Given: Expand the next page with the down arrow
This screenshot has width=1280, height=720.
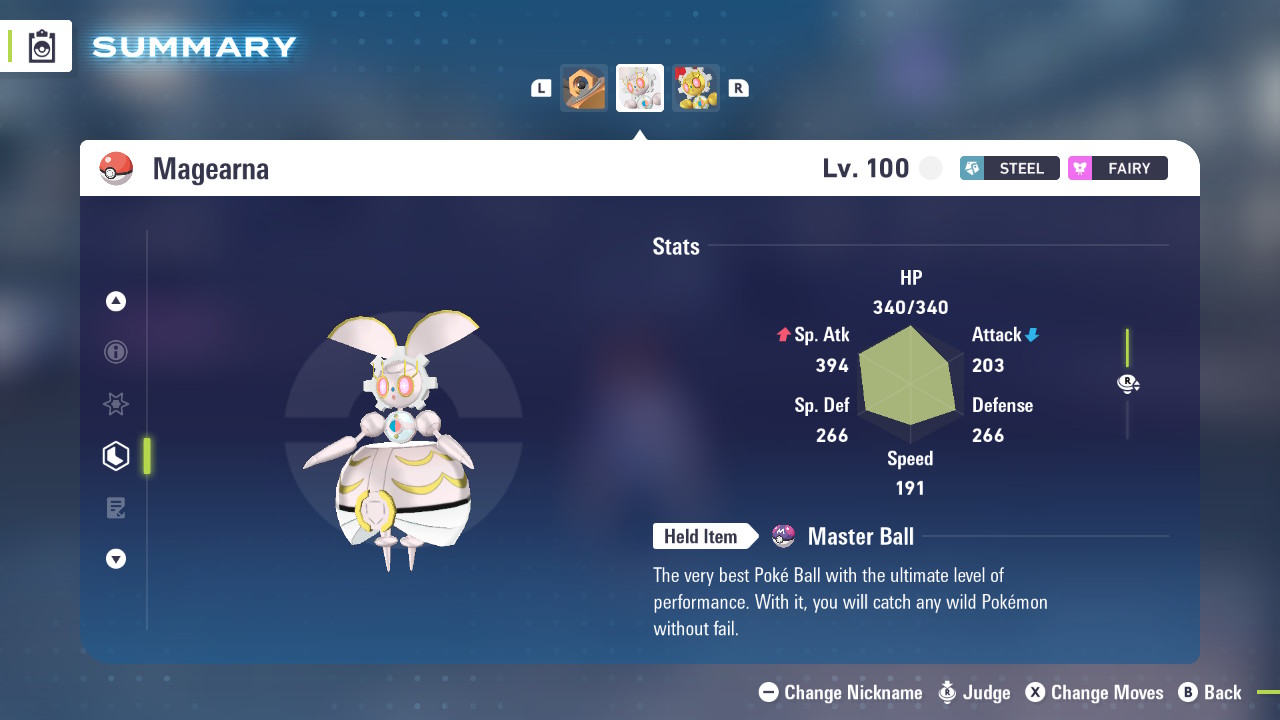Looking at the screenshot, I should click(115, 559).
